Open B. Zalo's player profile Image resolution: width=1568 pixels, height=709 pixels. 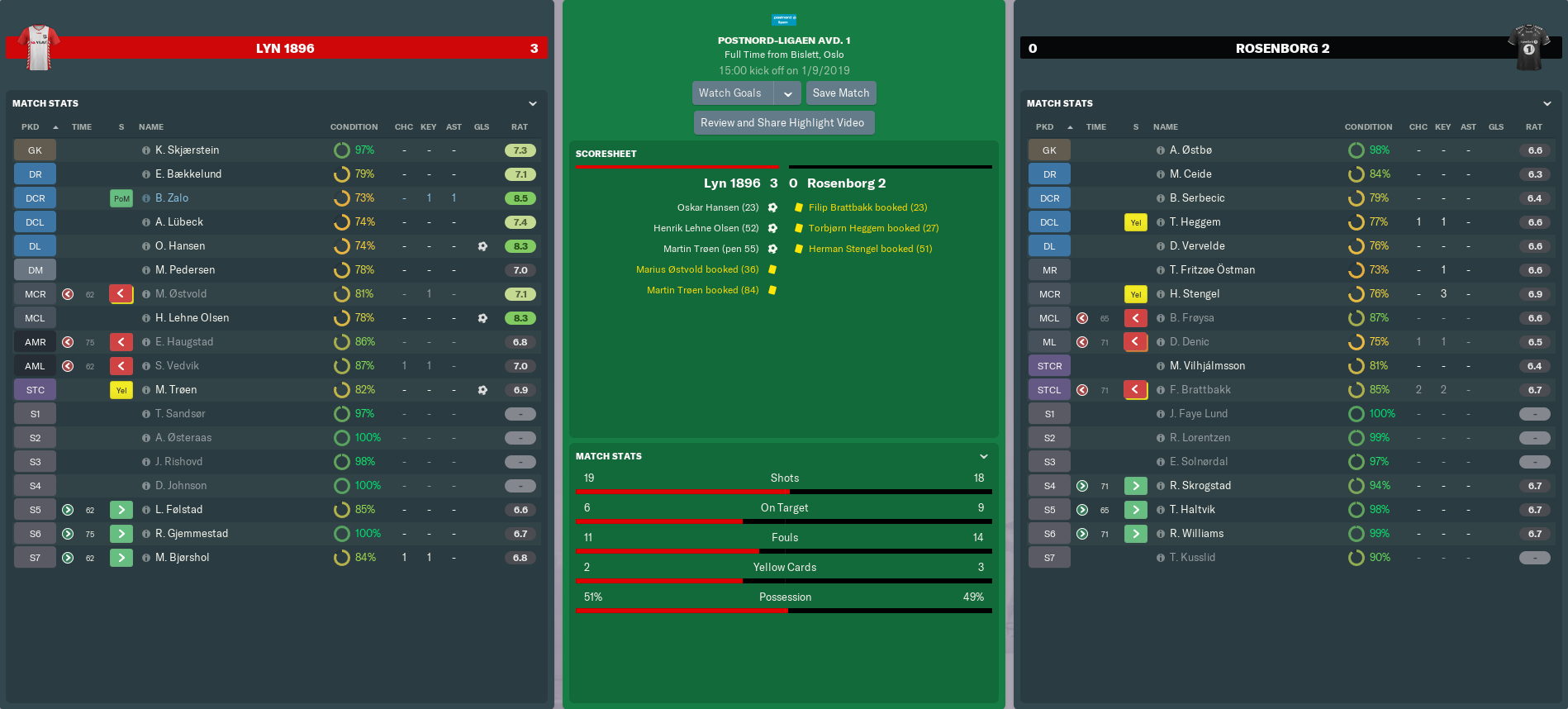coord(172,198)
